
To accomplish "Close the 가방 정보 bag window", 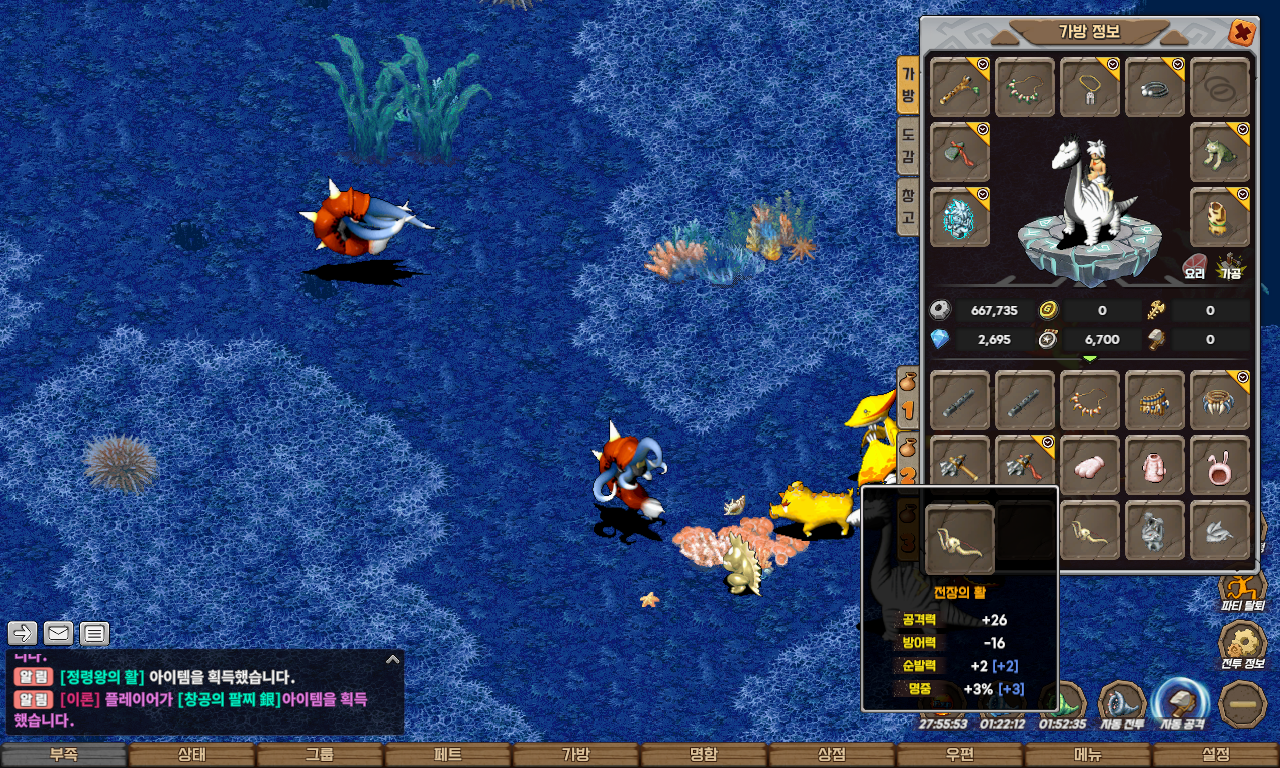I will (x=1242, y=33).
